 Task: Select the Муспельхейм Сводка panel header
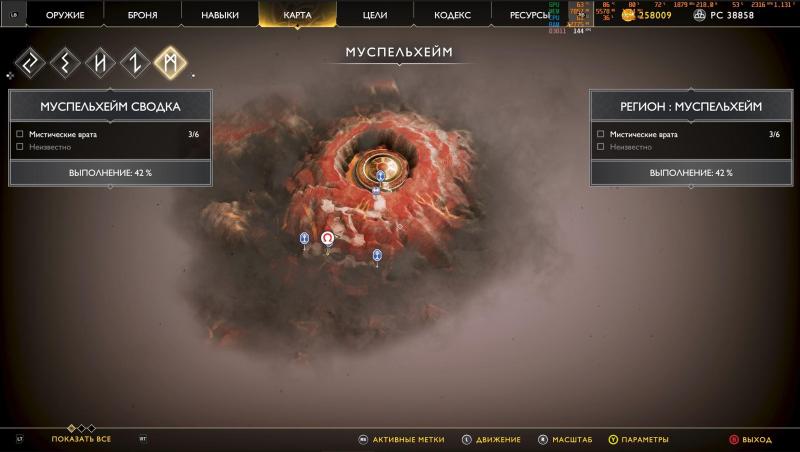click(x=110, y=106)
